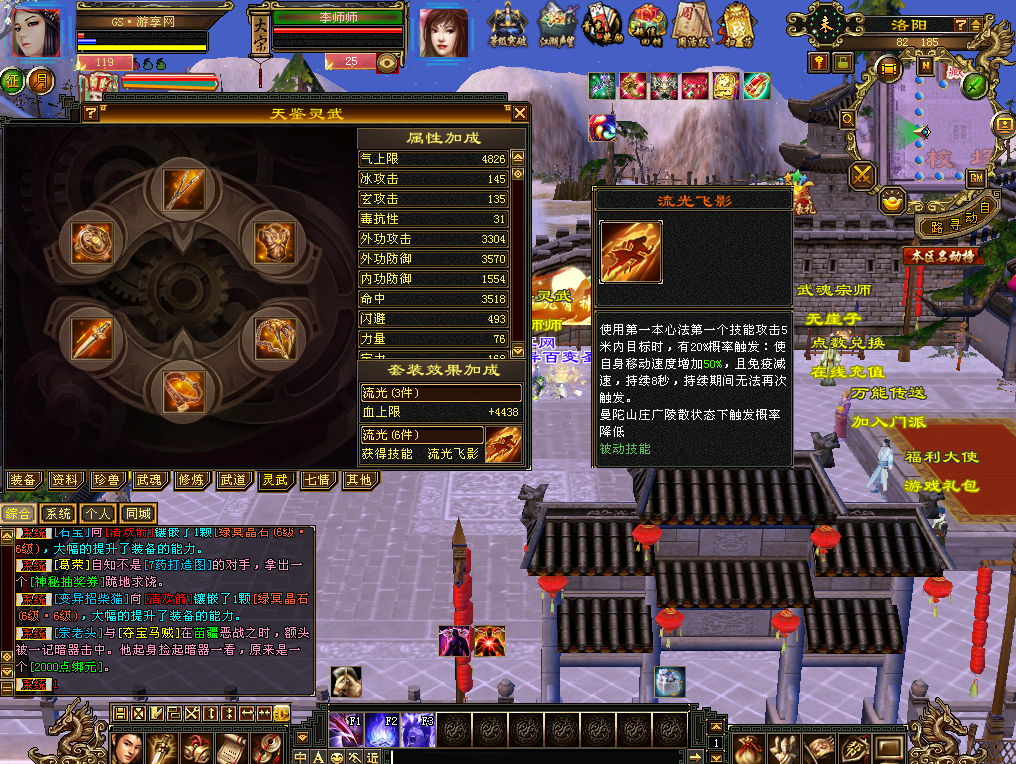Click the 李师师 target portrait
Viewport: 1016px width, 764px height.
click(x=443, y=35)
